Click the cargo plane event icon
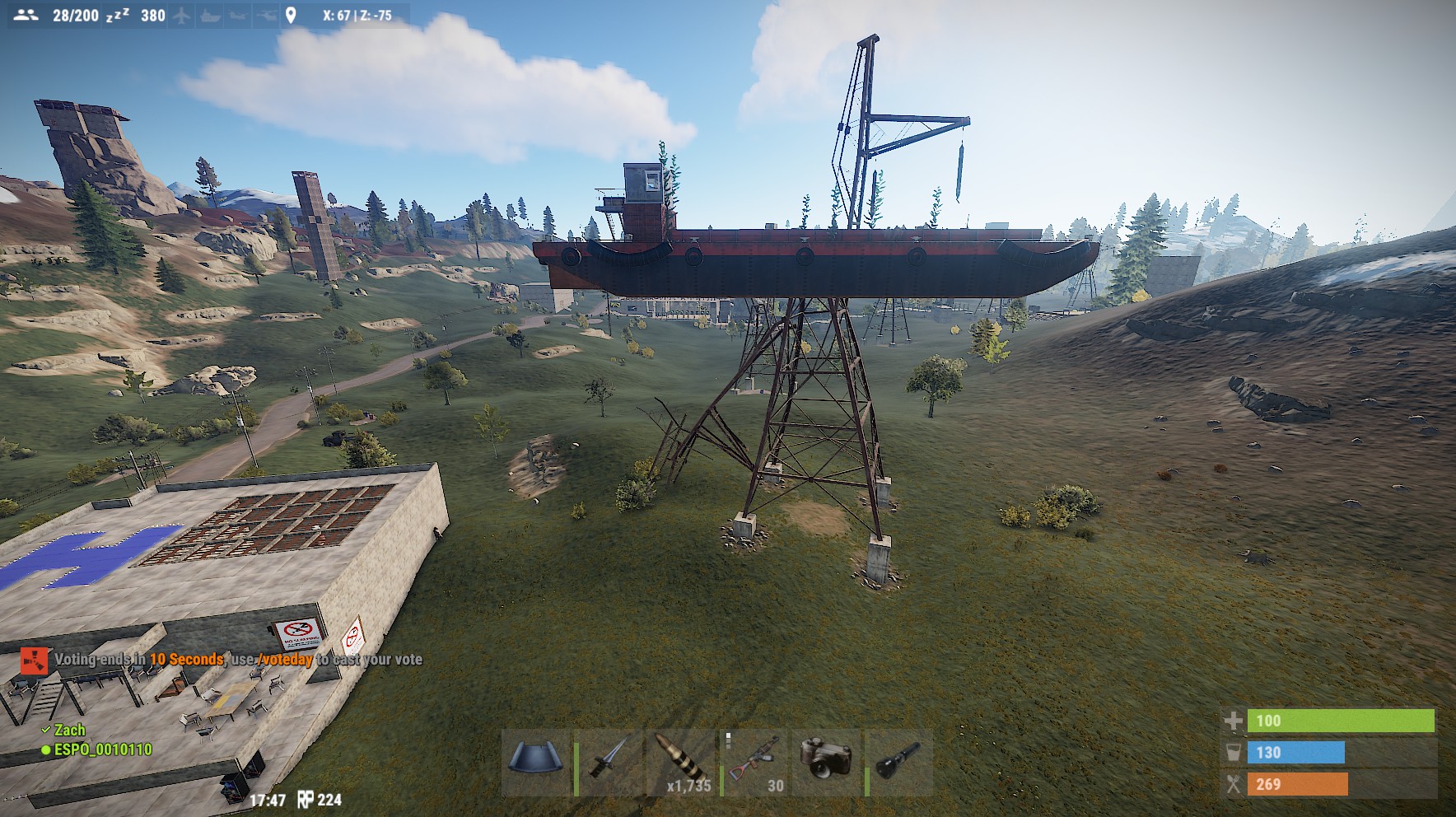Viewport: 1456px width, 817px height. 182,16
